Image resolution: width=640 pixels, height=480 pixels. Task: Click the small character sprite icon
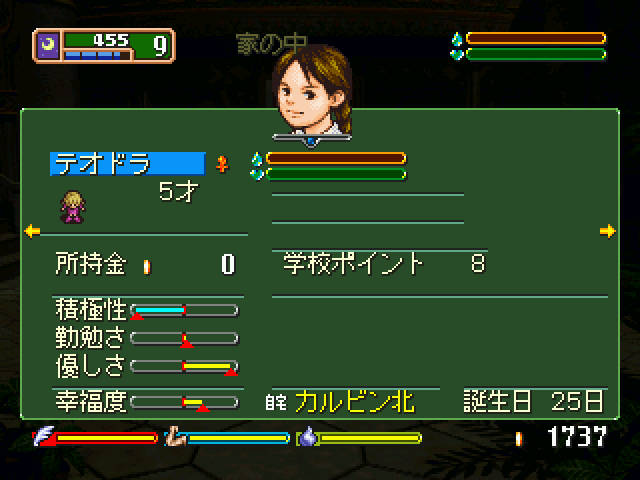(x=72, y=204)
